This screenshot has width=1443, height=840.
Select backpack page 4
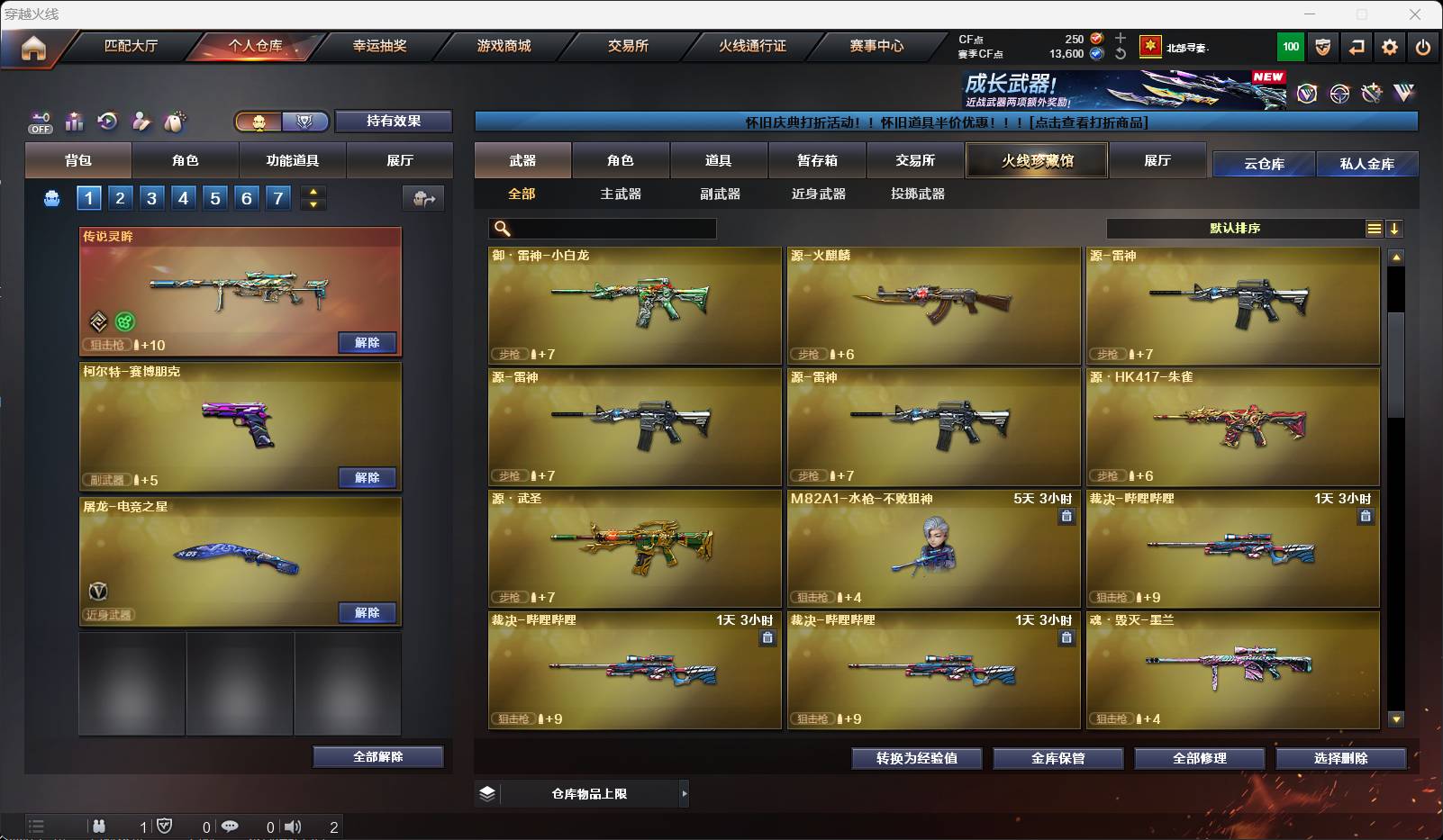pos(184,197)
